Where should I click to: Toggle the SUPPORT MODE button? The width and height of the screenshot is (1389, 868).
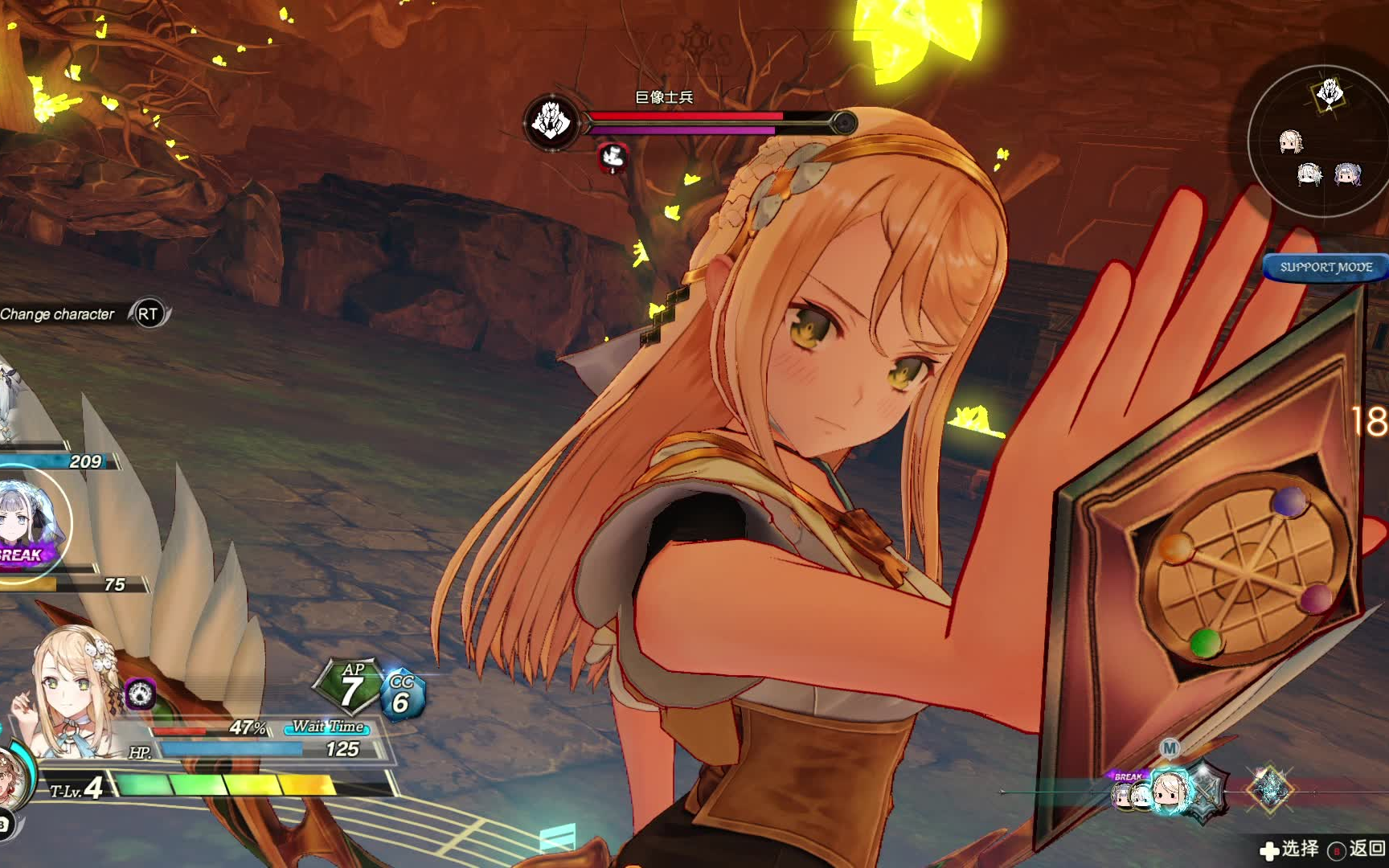(1325, 267)
